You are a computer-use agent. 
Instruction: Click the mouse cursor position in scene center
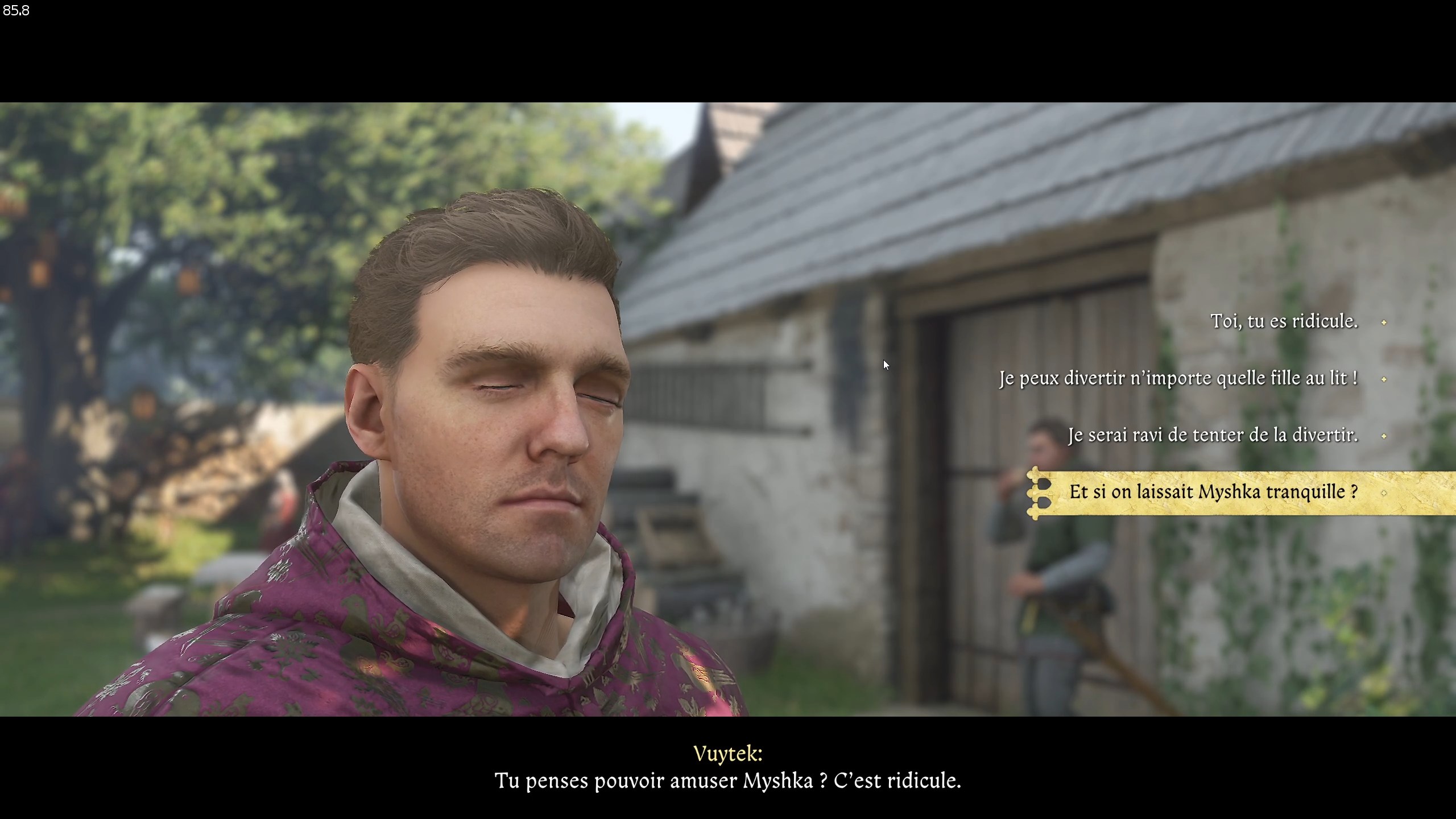pos(886,363)
